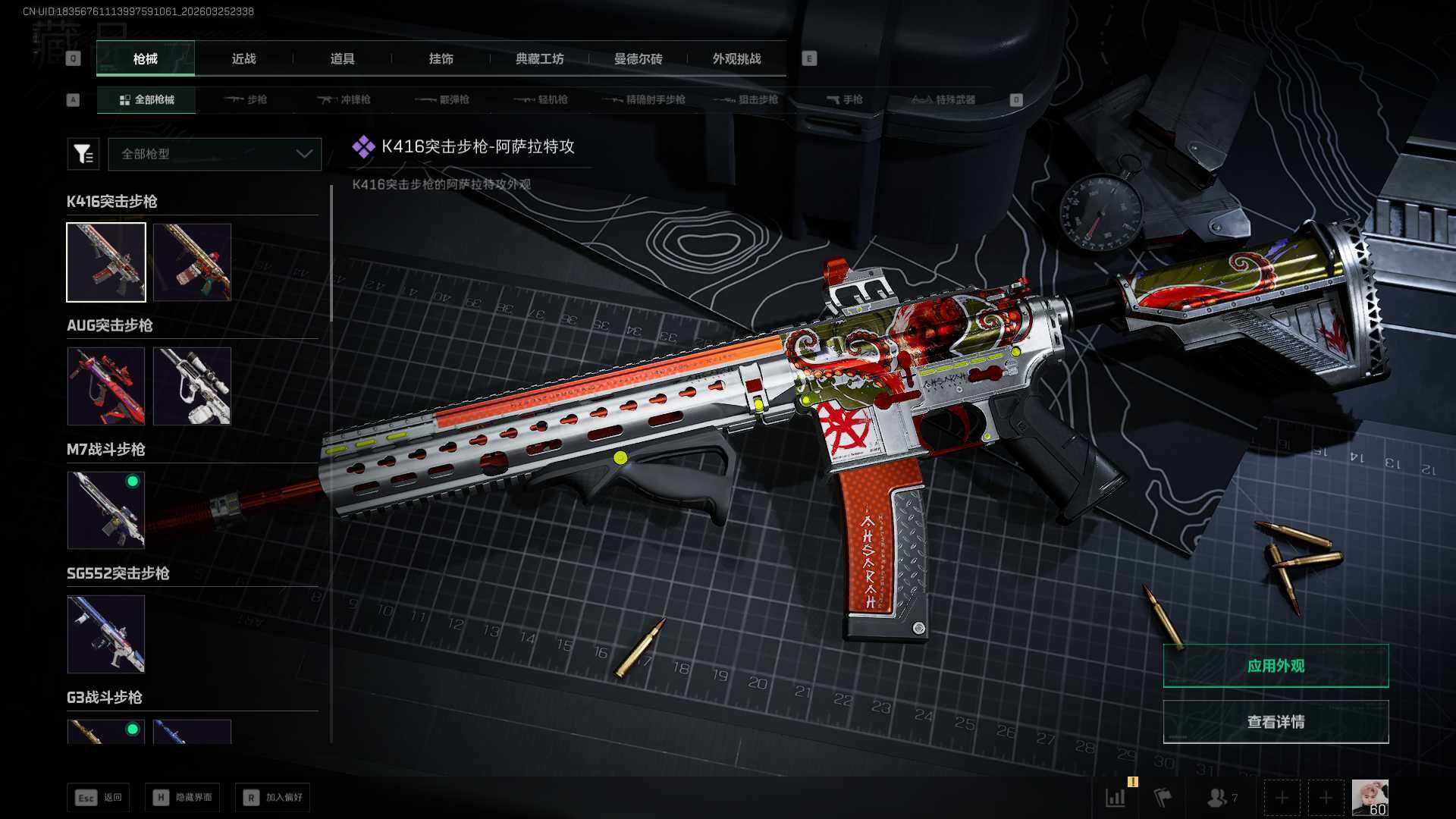This screenshot has height=819, width=1456.
Task: Select the 轻机枪 category filter
Action: coord(541,100)
